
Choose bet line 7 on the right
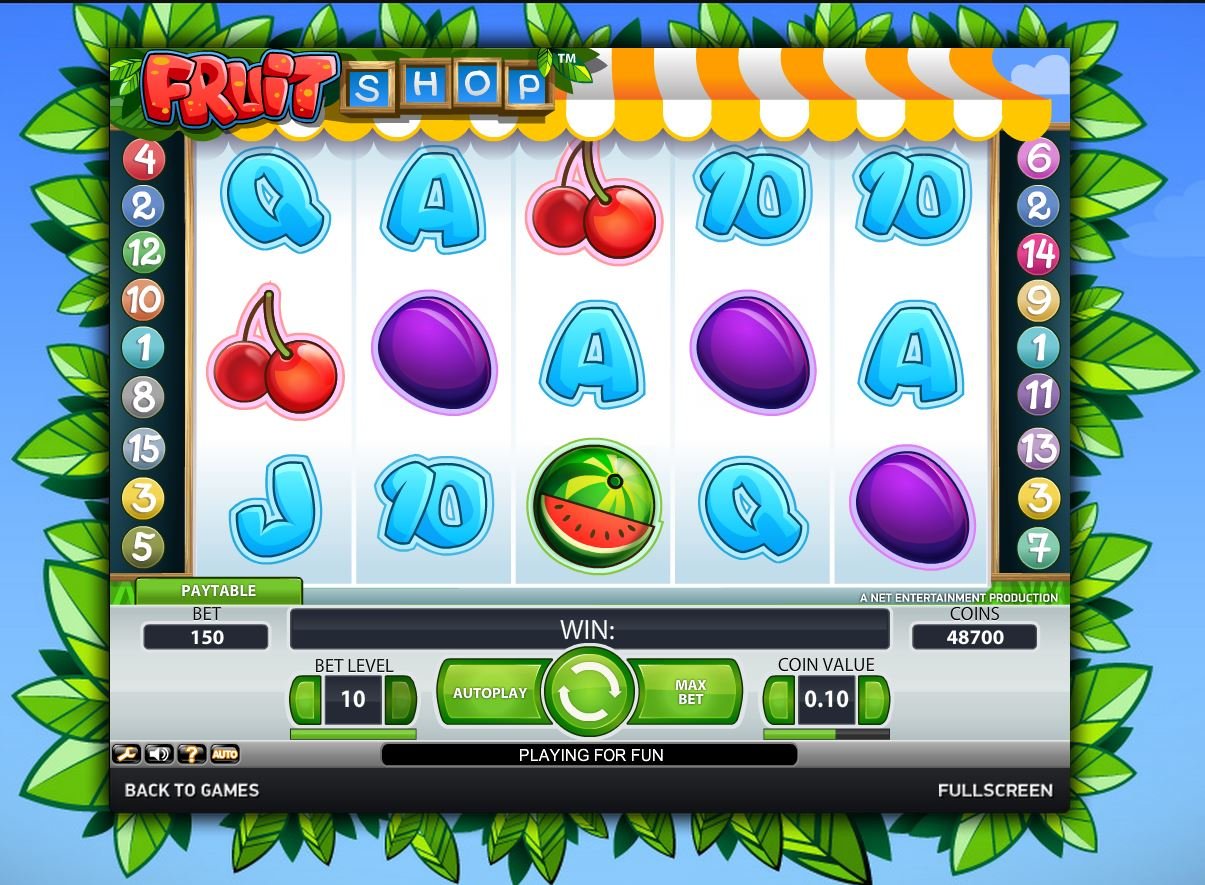pyautogui.click(x=1038, y=547)
